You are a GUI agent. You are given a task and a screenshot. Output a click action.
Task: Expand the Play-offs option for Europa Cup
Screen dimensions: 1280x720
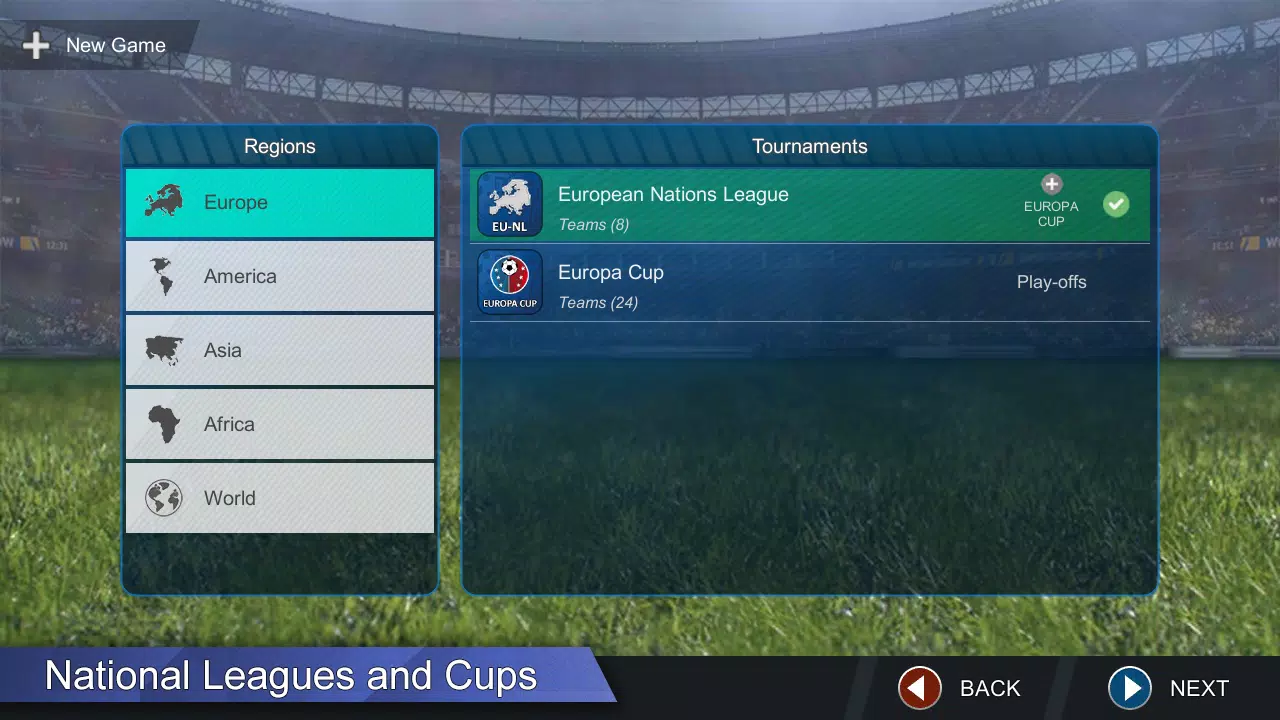[1051, 282]
